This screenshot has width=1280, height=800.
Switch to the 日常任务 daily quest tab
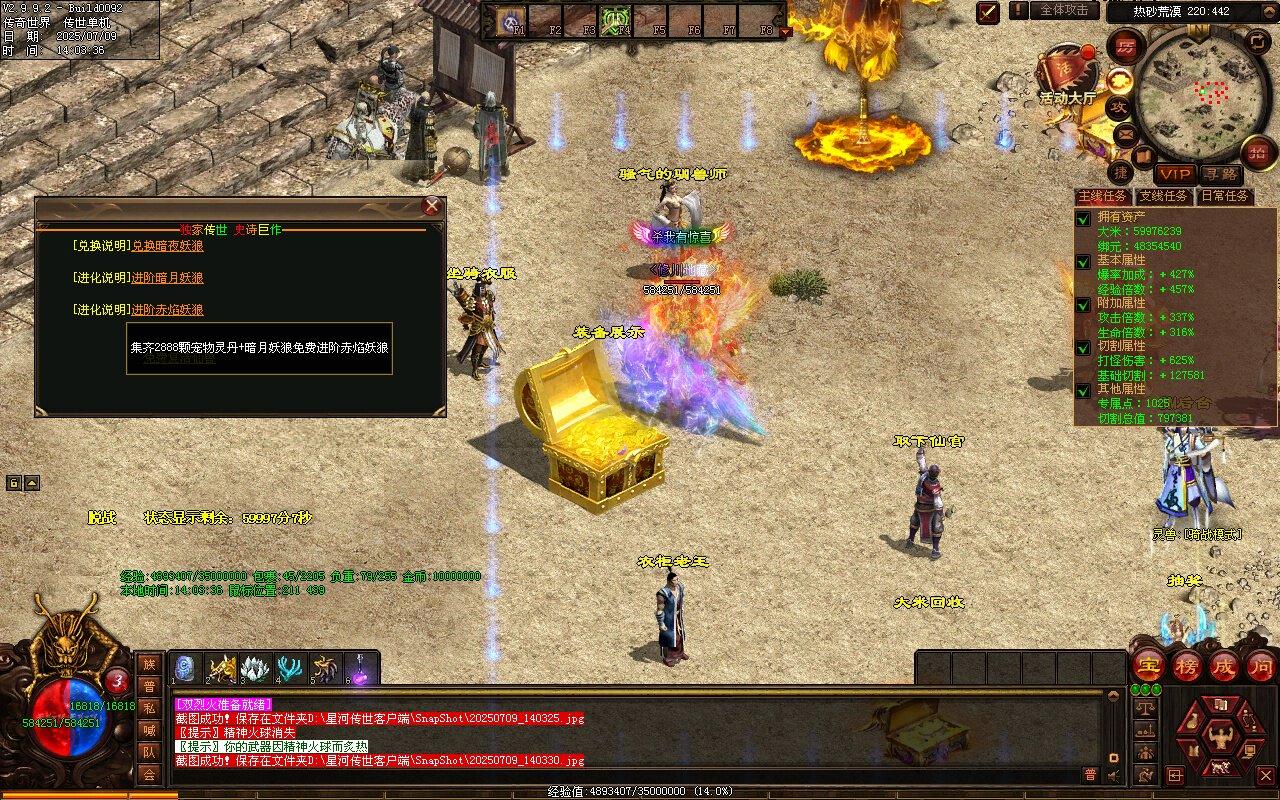click(x=1225, y=197)
